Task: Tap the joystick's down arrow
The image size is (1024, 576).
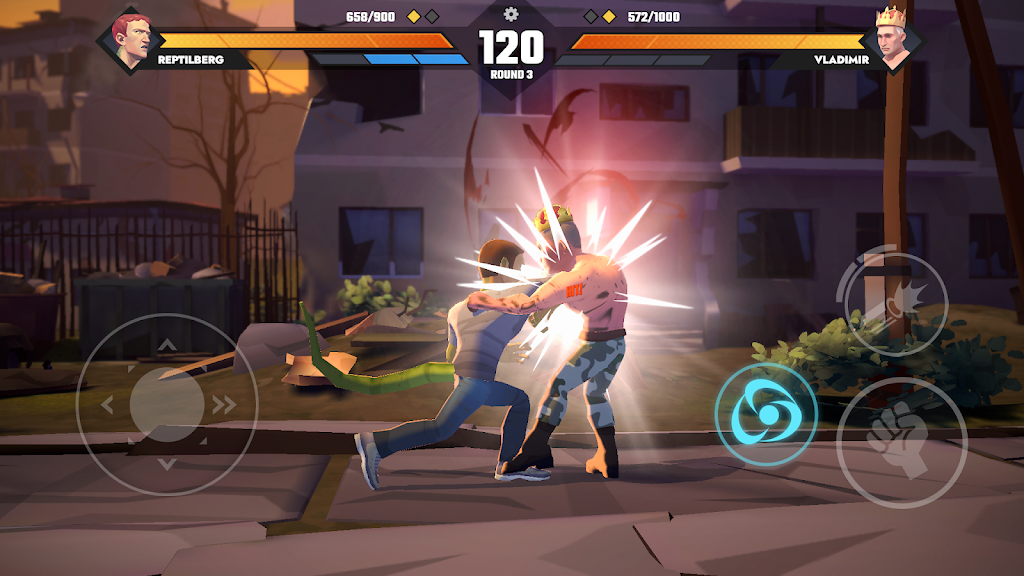Action: tap(167, 462)
